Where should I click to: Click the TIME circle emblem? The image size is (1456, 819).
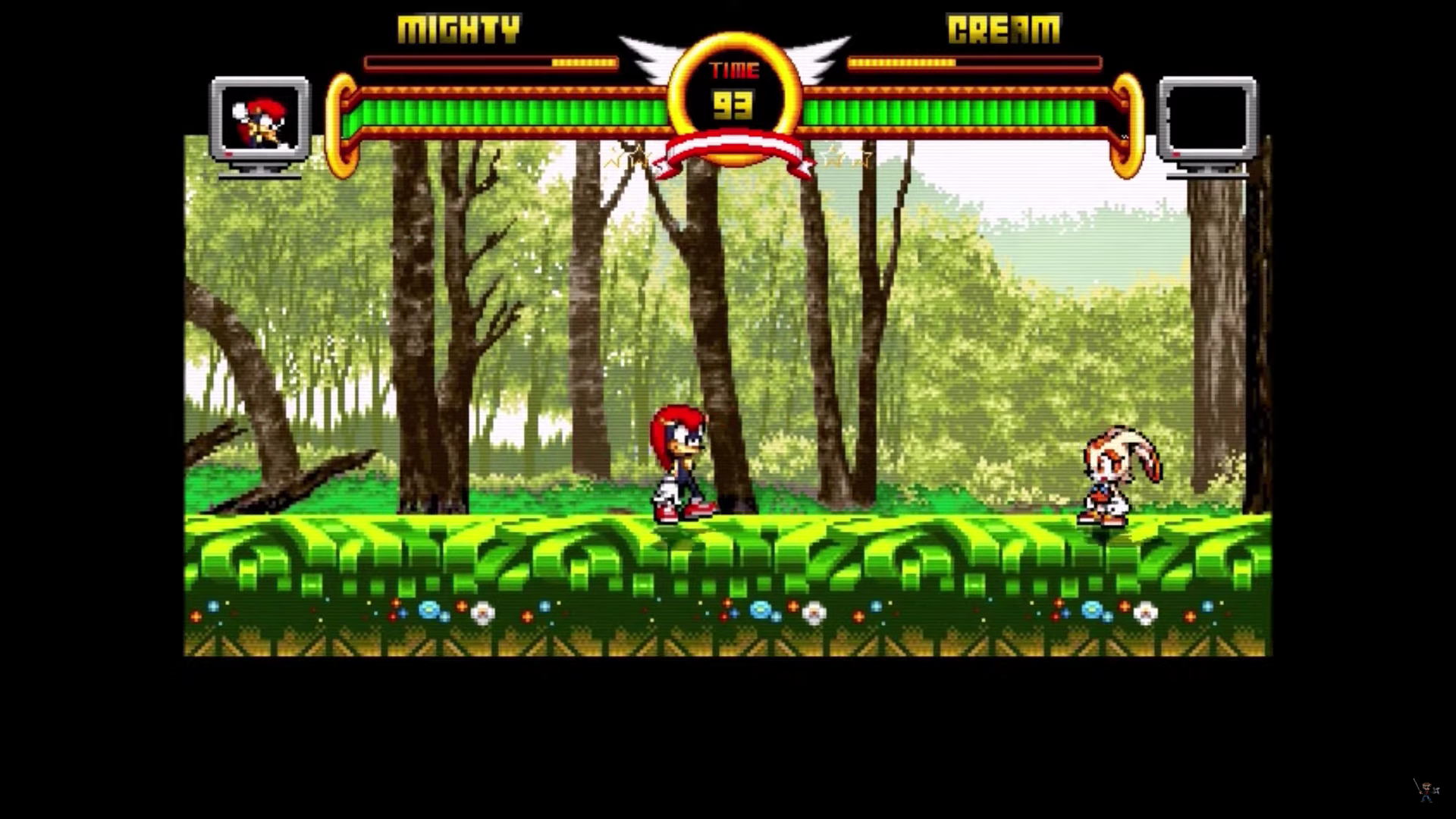734,91
